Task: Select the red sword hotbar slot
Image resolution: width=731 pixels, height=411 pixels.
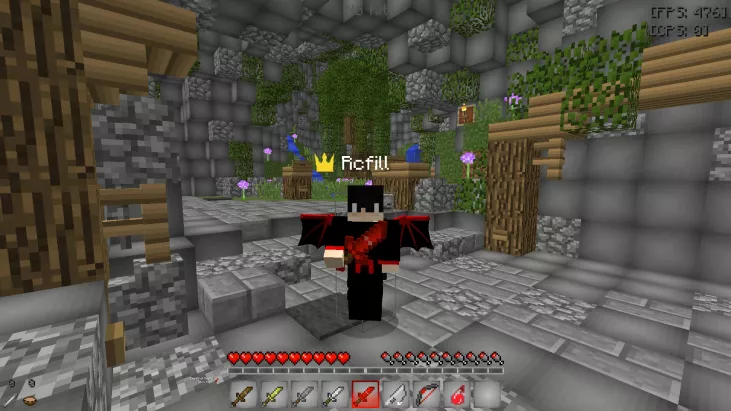Action: coord(365,395)
